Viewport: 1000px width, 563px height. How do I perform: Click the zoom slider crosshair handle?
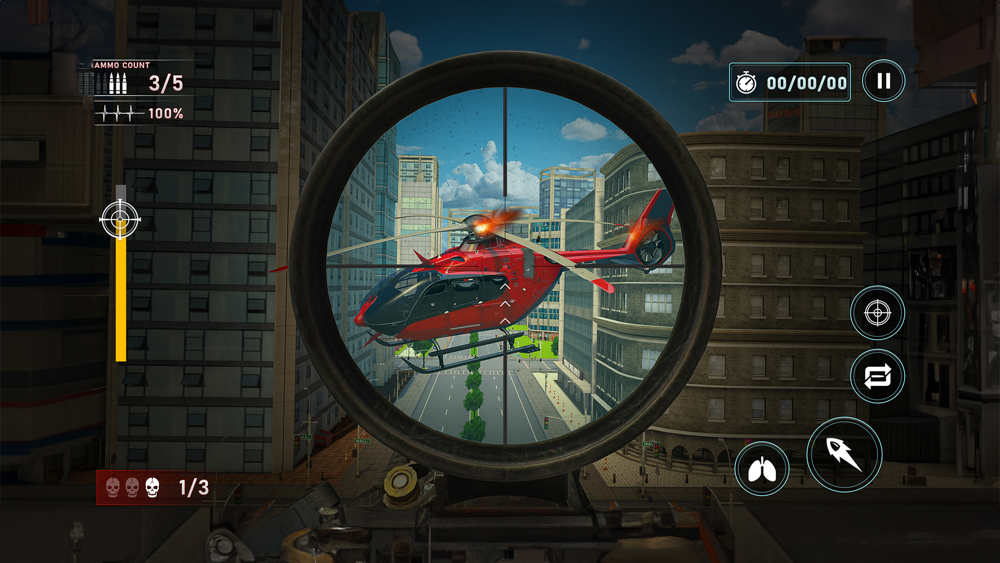click(121, 218)
